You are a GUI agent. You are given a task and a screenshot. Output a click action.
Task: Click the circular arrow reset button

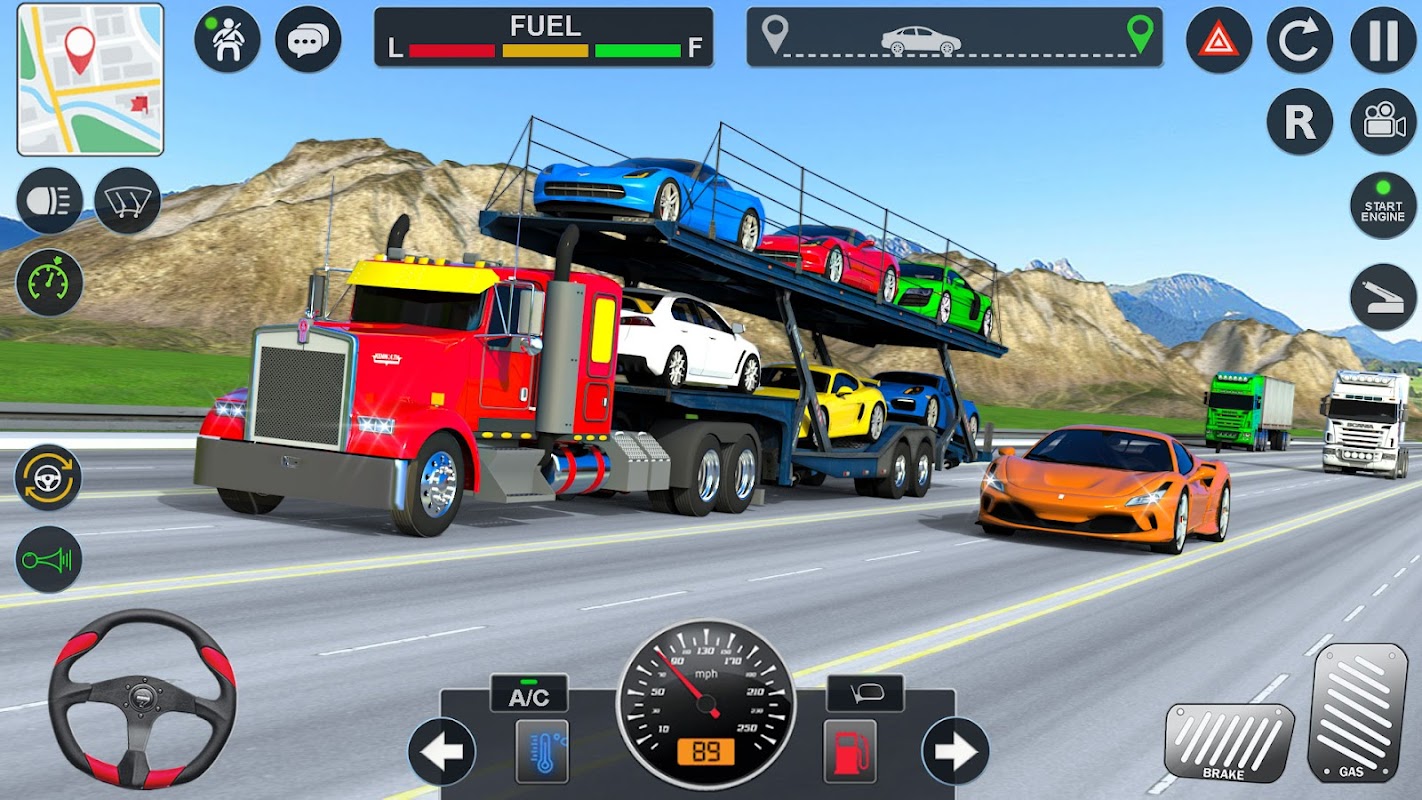click(x=1300, y=40)
